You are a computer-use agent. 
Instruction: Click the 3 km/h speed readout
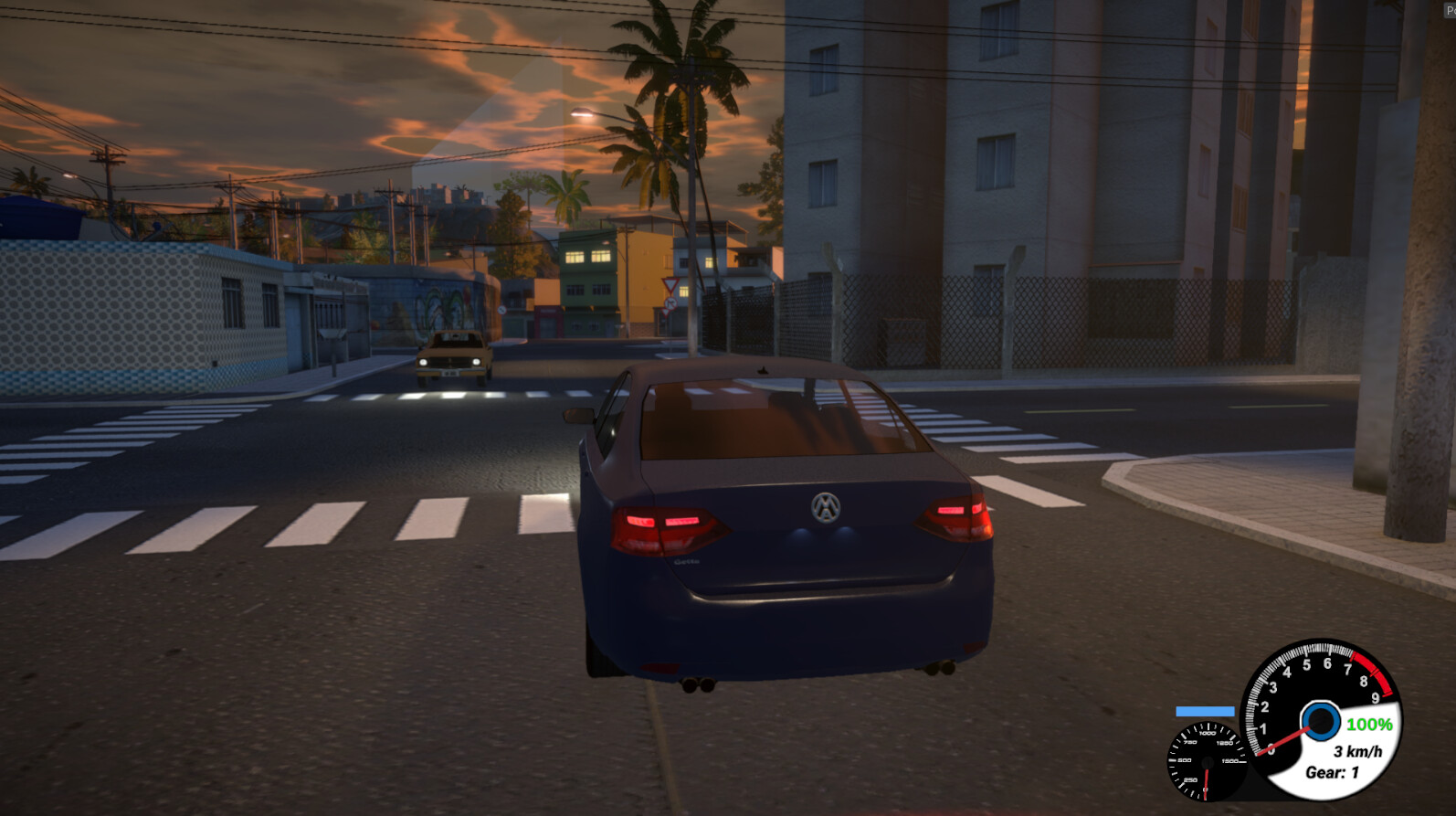(x=1357, y=751)
